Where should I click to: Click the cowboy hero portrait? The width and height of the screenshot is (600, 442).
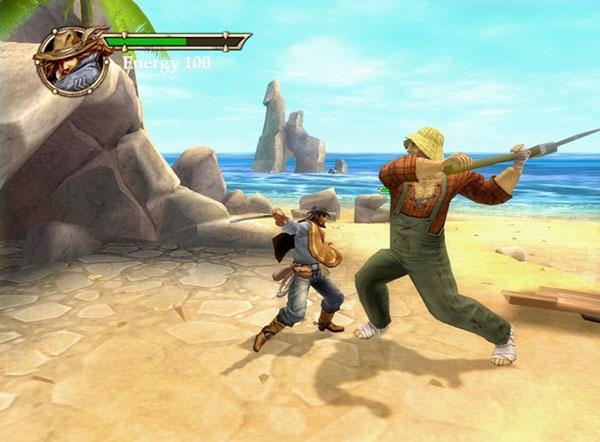71,60
